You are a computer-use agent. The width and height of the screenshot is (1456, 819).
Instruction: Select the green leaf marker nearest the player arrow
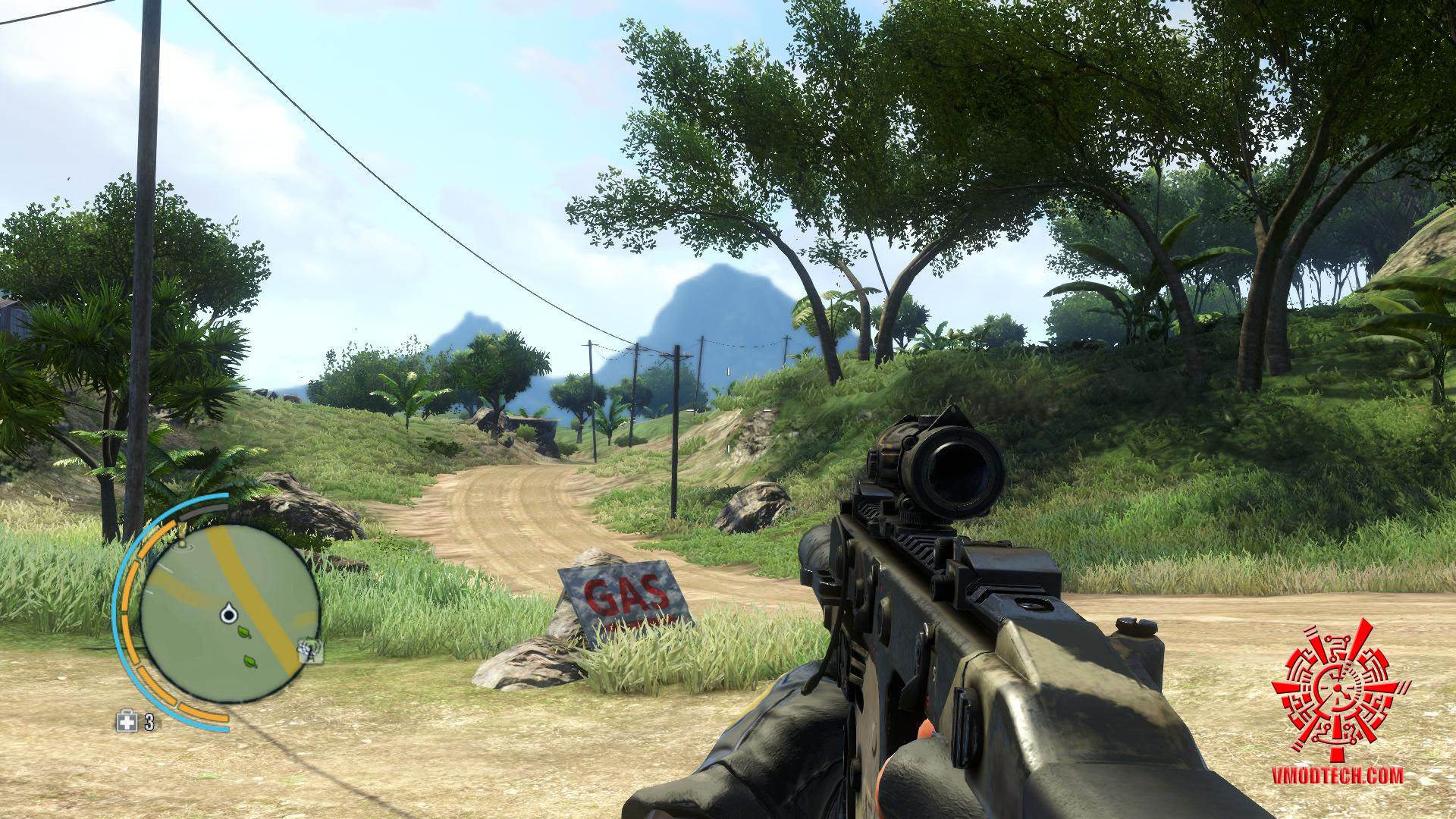pyautogui.click(x=243, y=631)
